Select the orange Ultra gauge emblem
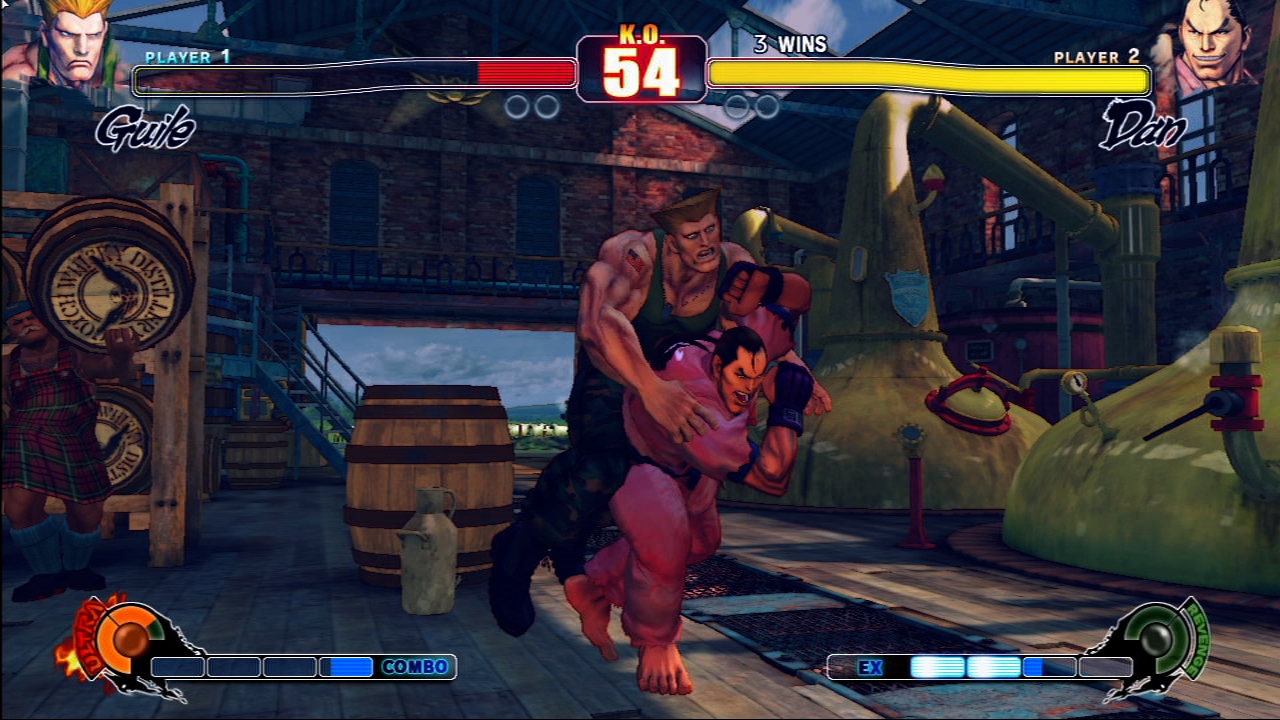1280x720 pixels. click(x=128, y=640)
